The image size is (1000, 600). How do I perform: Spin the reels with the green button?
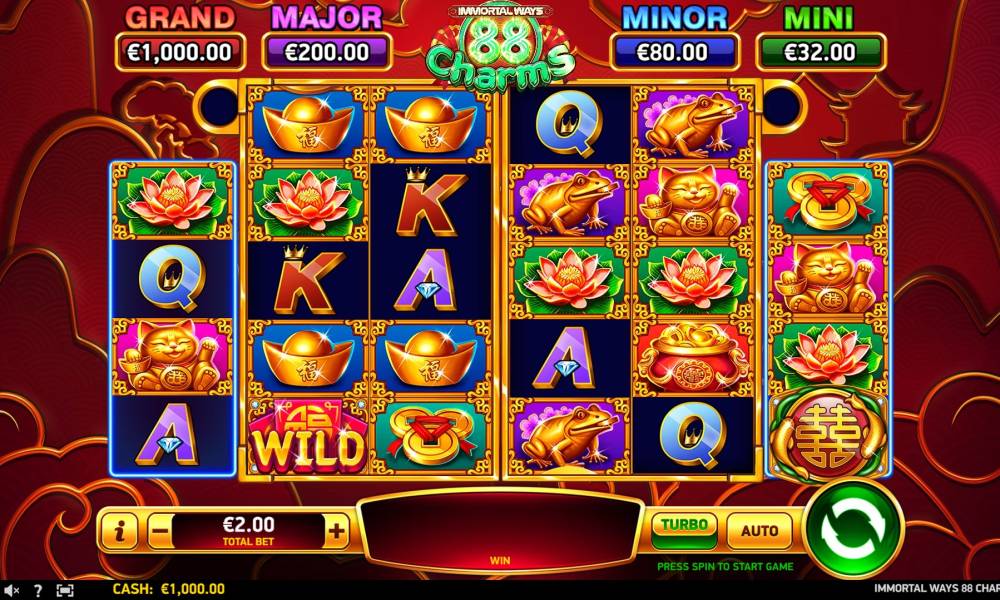pyautogui.click(x=853, y=529)
